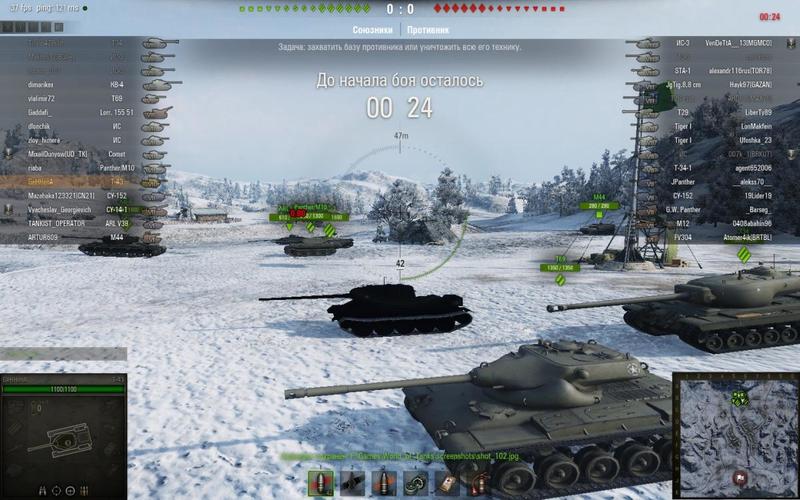Screen dimensions: 800x500
Task: Click player Gaddafi_ with Lorr. 155 51
Action: tap(40, 113)
